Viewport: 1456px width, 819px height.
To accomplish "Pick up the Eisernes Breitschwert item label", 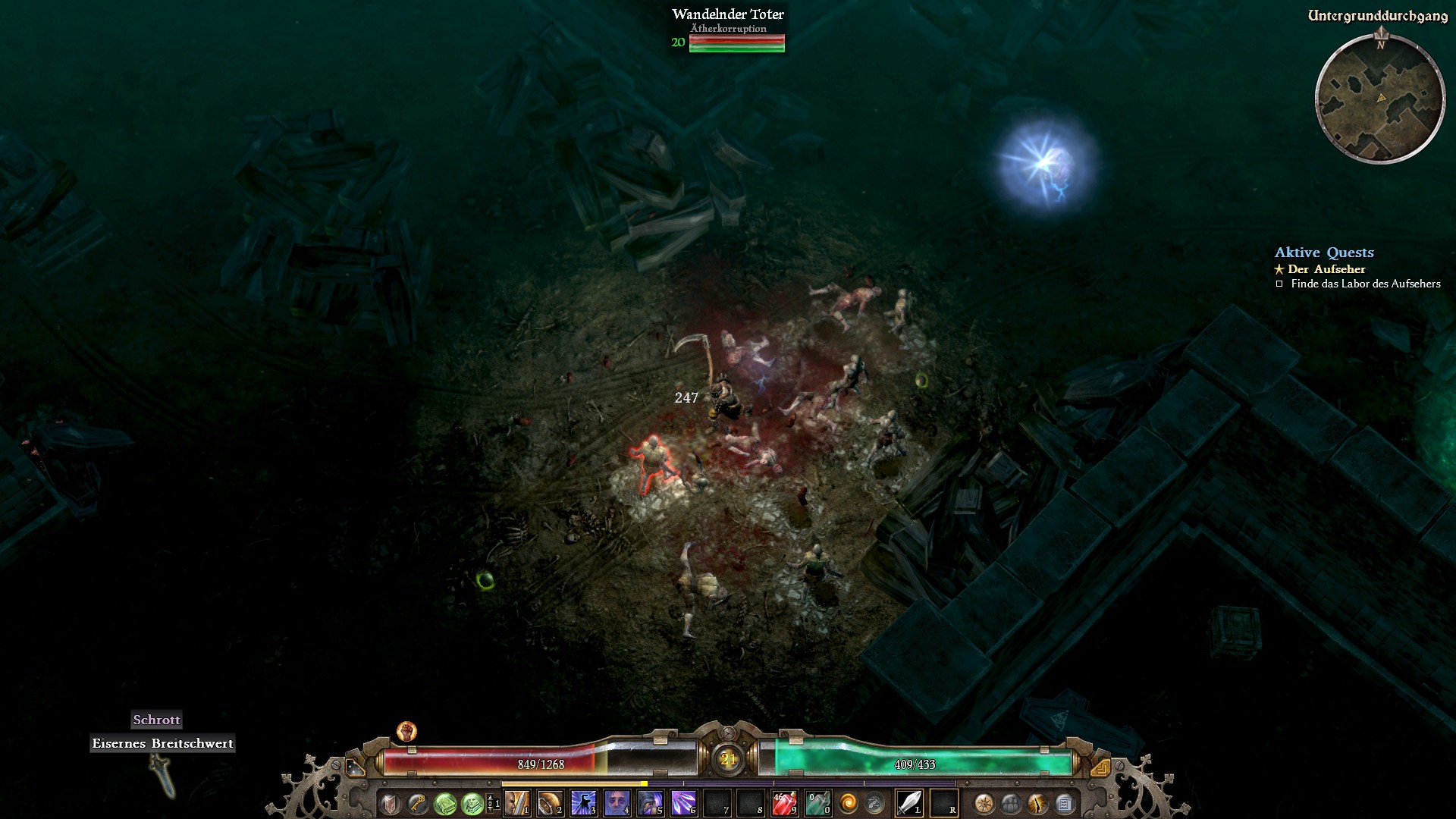I will click(162, 744).
